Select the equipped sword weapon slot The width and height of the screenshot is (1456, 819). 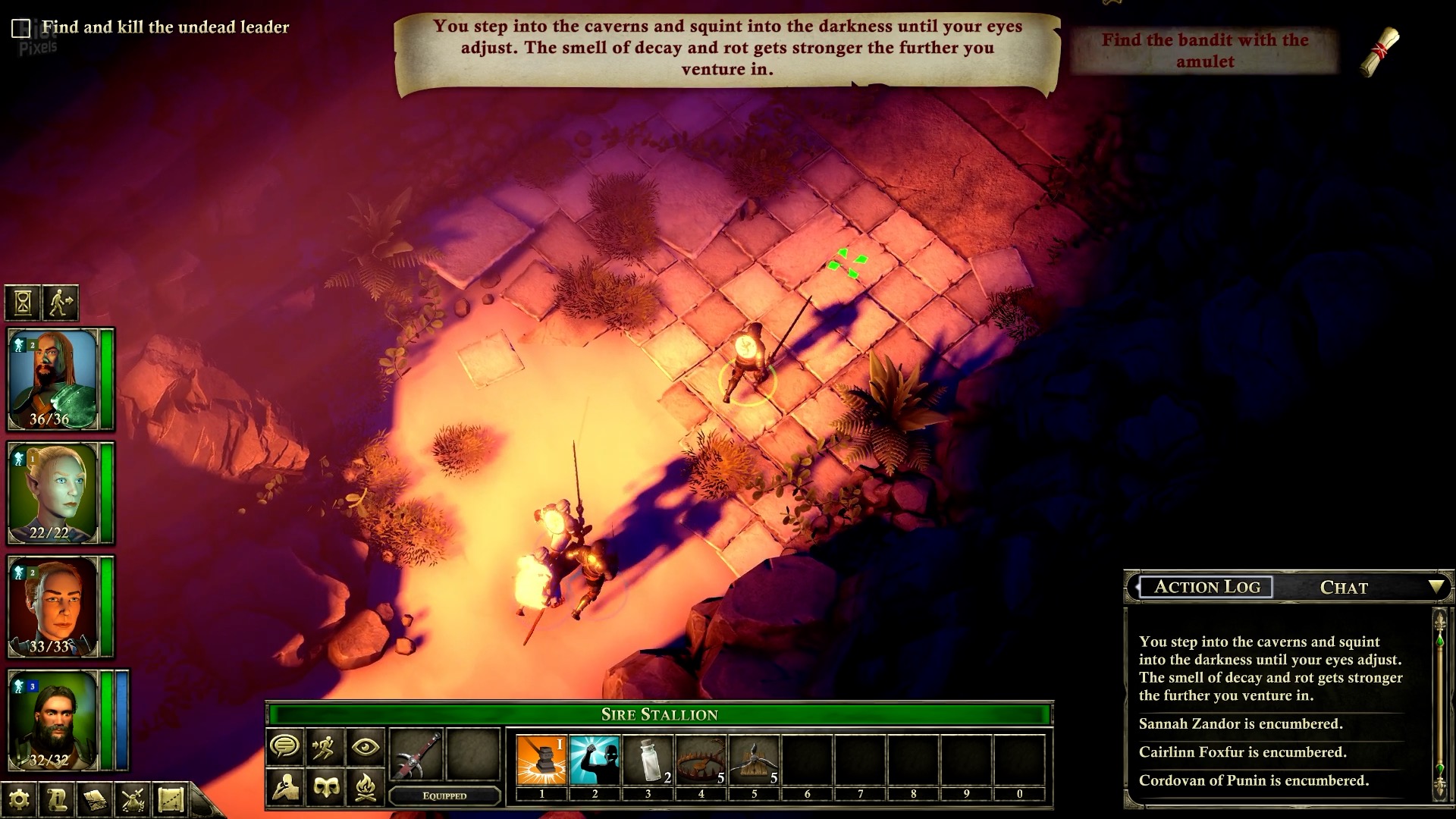point(416,755)
